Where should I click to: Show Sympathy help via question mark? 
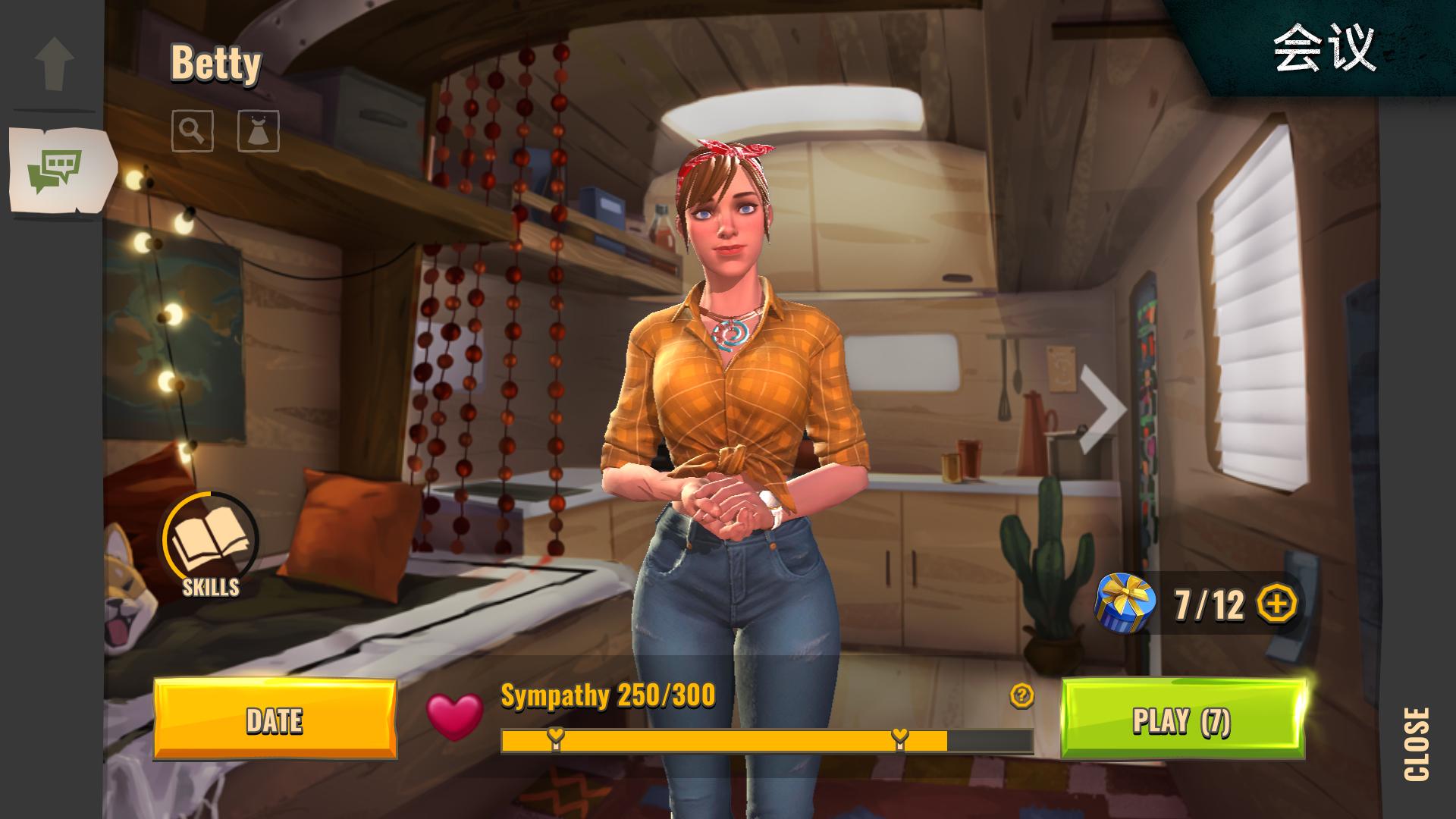[1021, 695]
